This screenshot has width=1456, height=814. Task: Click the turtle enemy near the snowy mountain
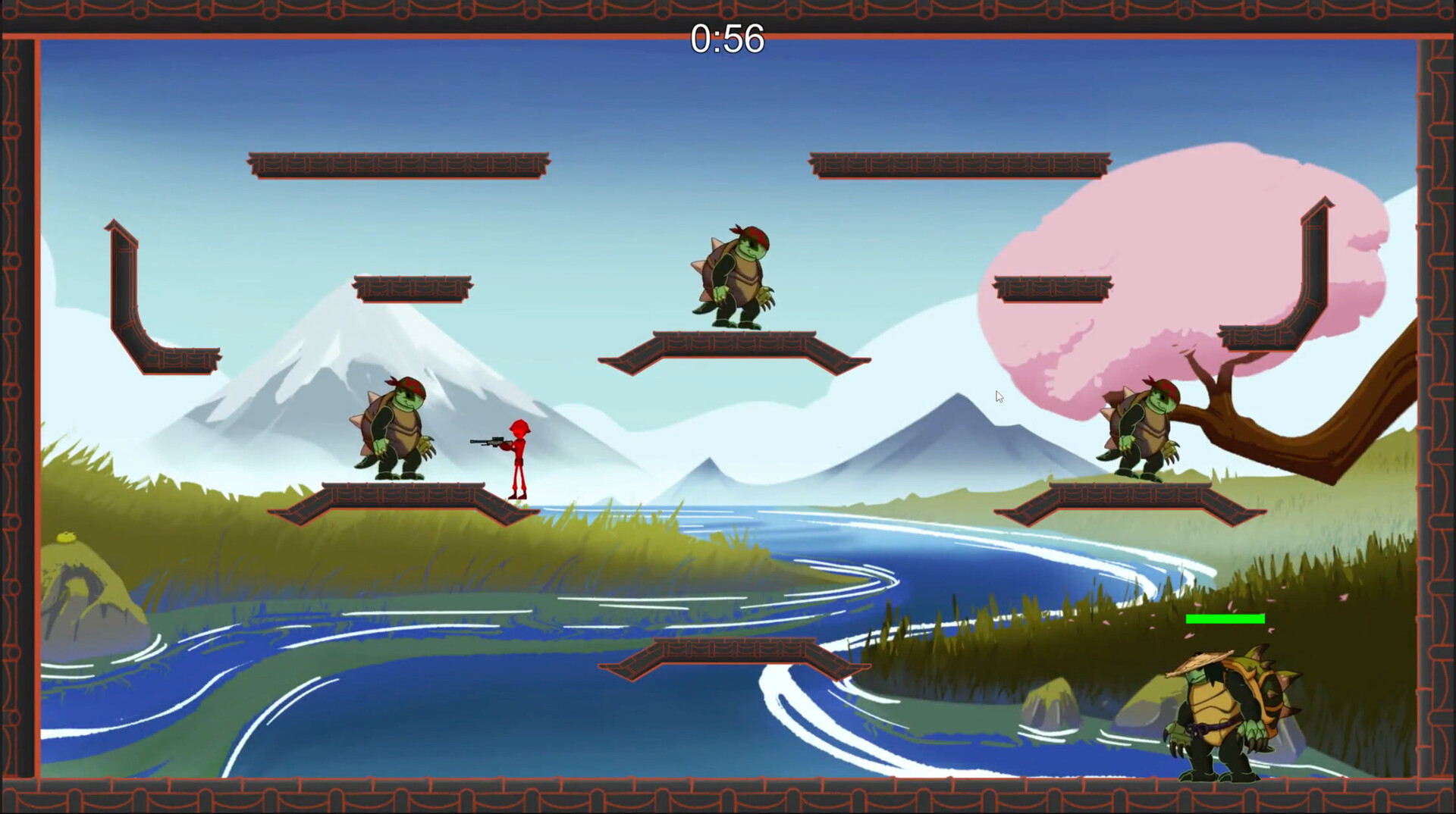[x=394, y=424]
